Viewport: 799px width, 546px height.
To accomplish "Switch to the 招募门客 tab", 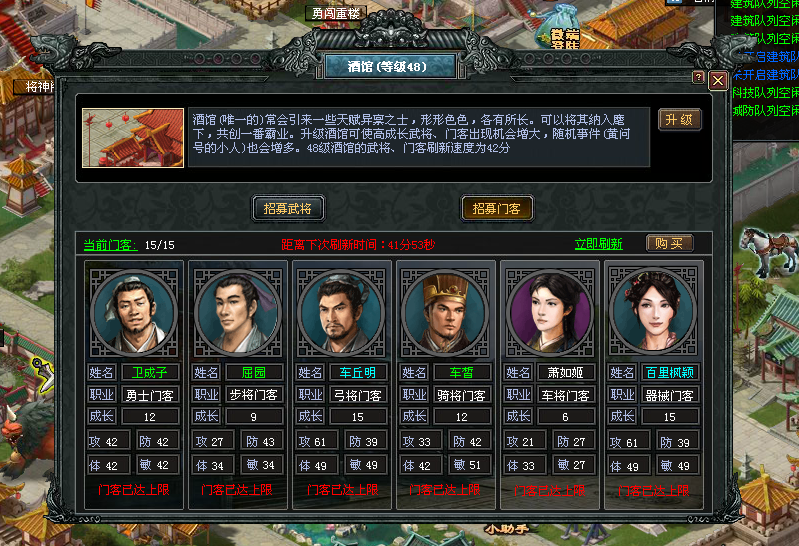I will click(497, 208).
